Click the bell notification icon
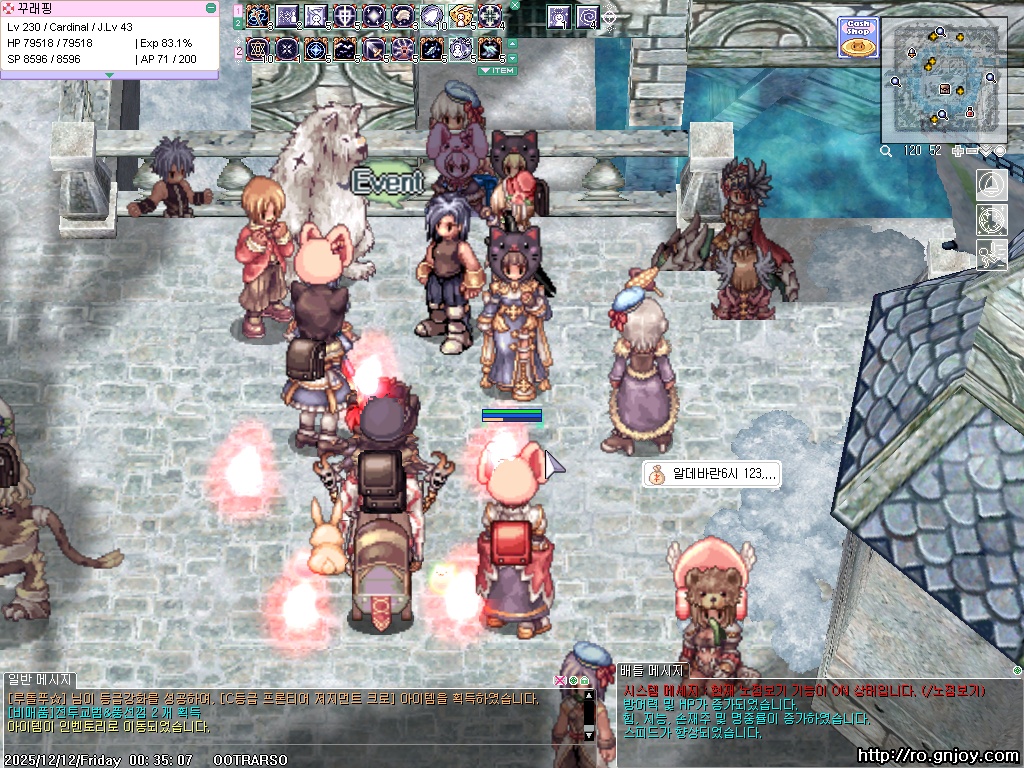This screenshot has width=1024, height=768. click(992, 184)
